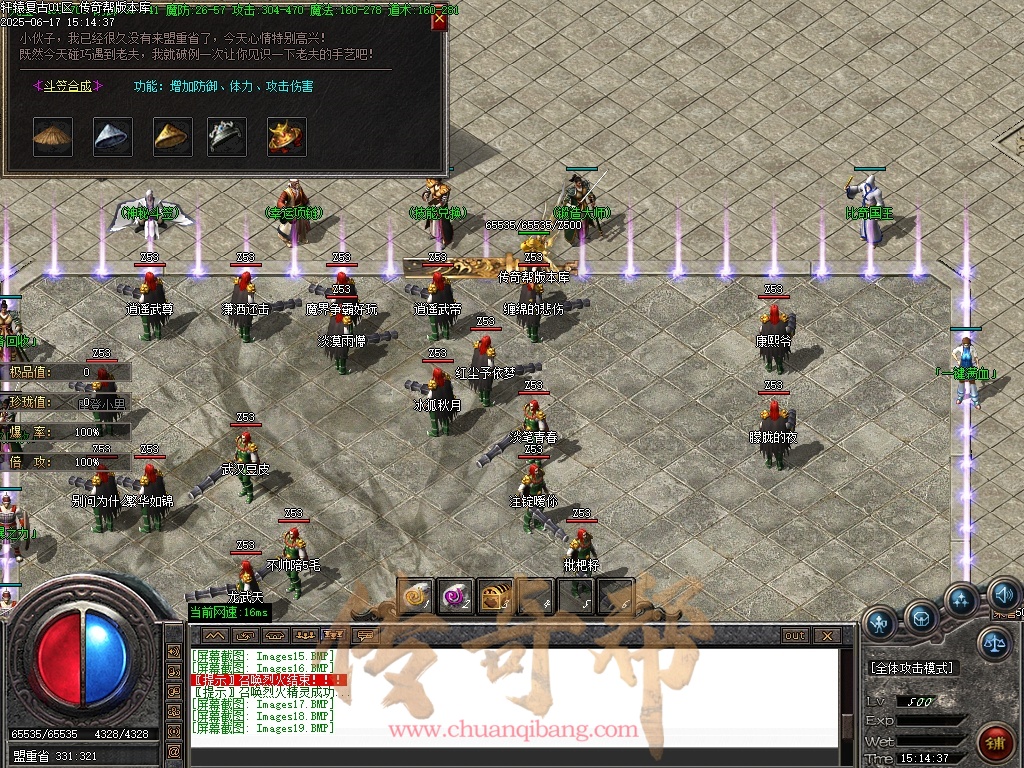Switch the 全体攻击模式 attack mode

[x=911, y=668]
